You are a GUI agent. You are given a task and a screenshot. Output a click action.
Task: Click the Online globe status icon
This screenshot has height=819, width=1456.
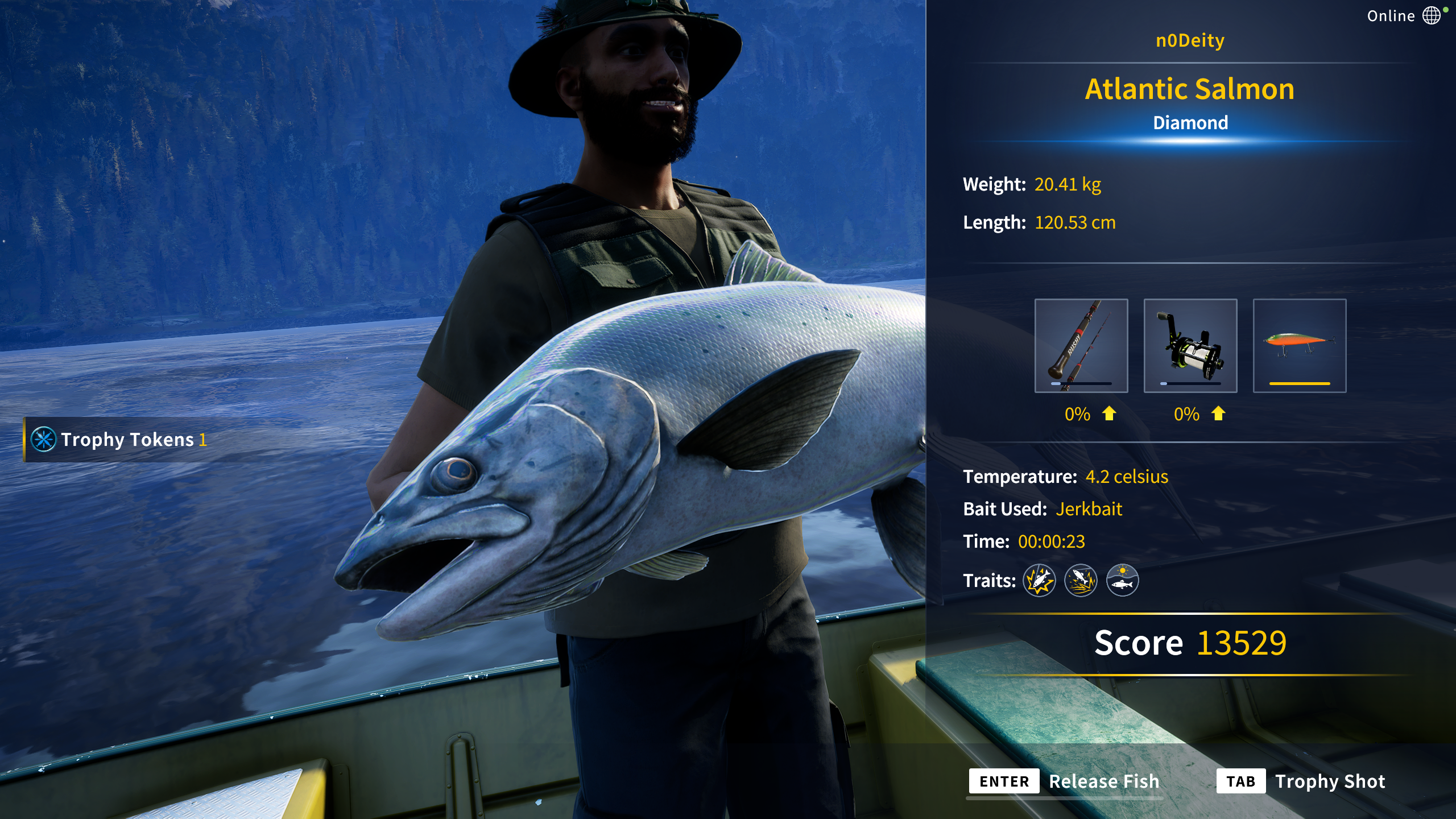(1432, 15)
